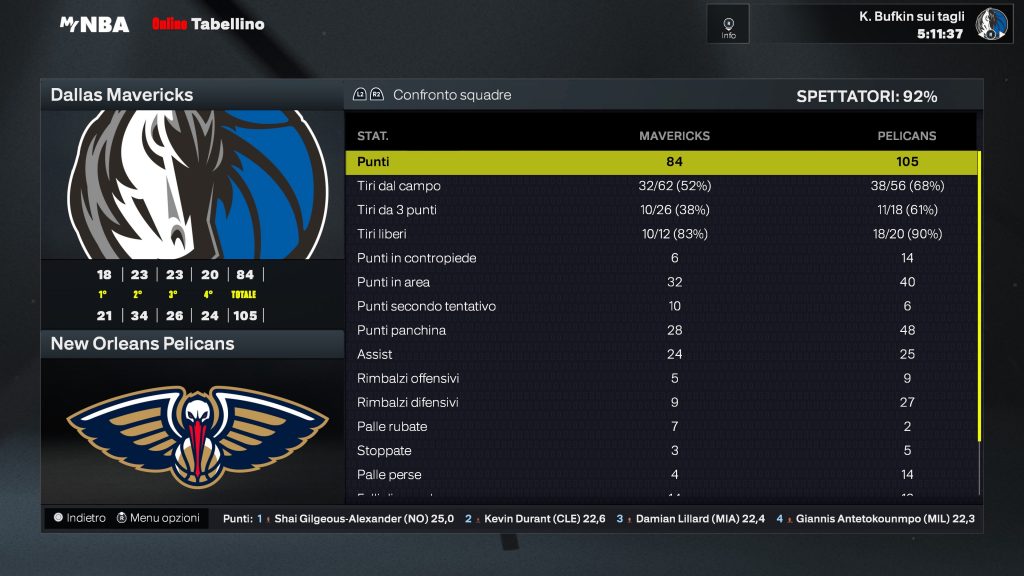Highlight the Tiri liberi stat row

click(x=661, y=234)
